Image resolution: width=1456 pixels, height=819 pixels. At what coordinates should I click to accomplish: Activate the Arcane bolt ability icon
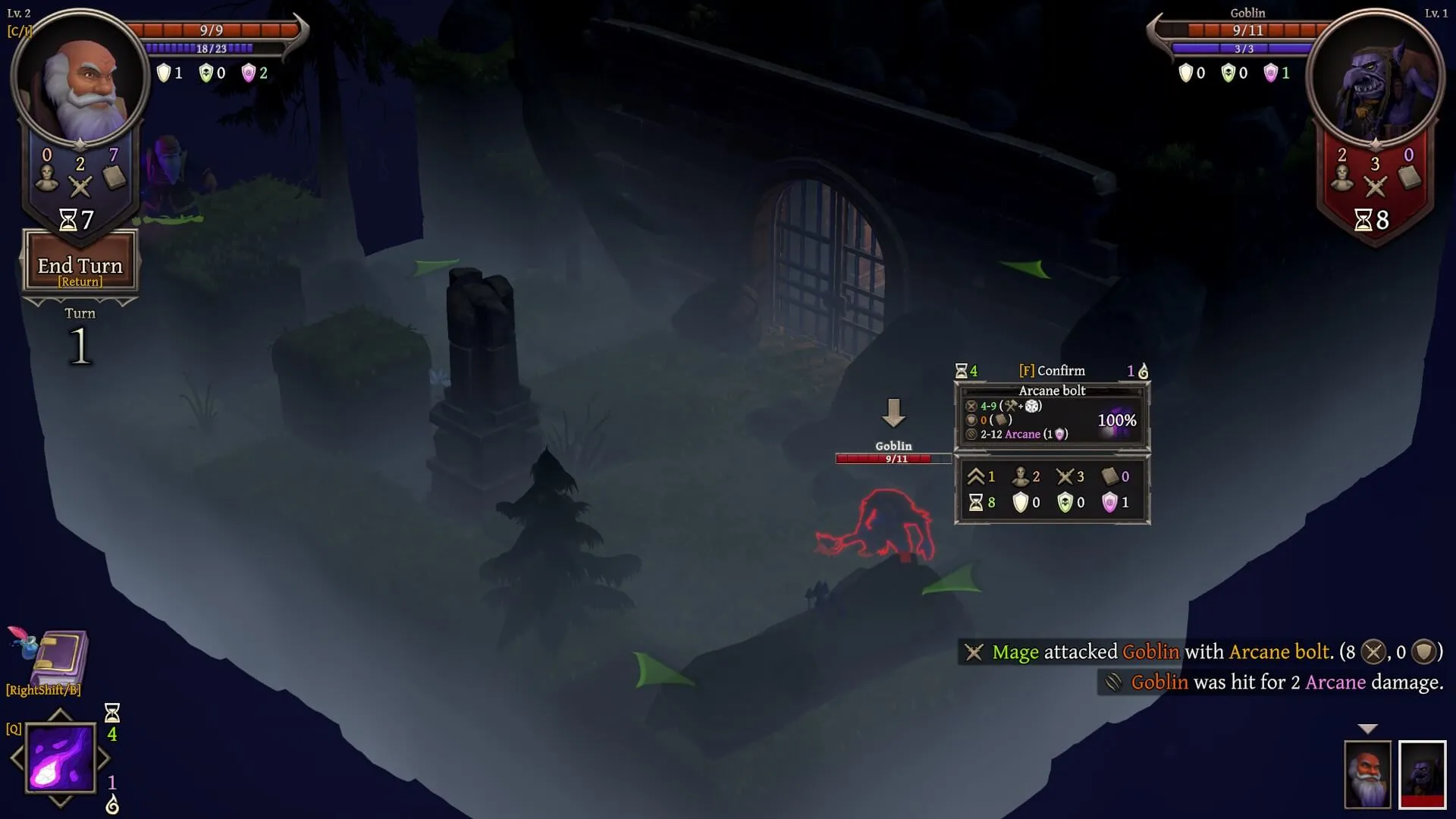pos(61,758)
